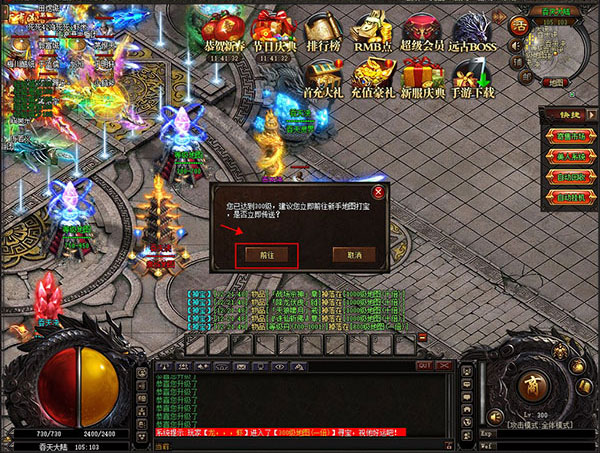The height and width of the screenshot is (453, 600).
Task: Open the 恭贺新春 event icon
Action: coord(223,32)
